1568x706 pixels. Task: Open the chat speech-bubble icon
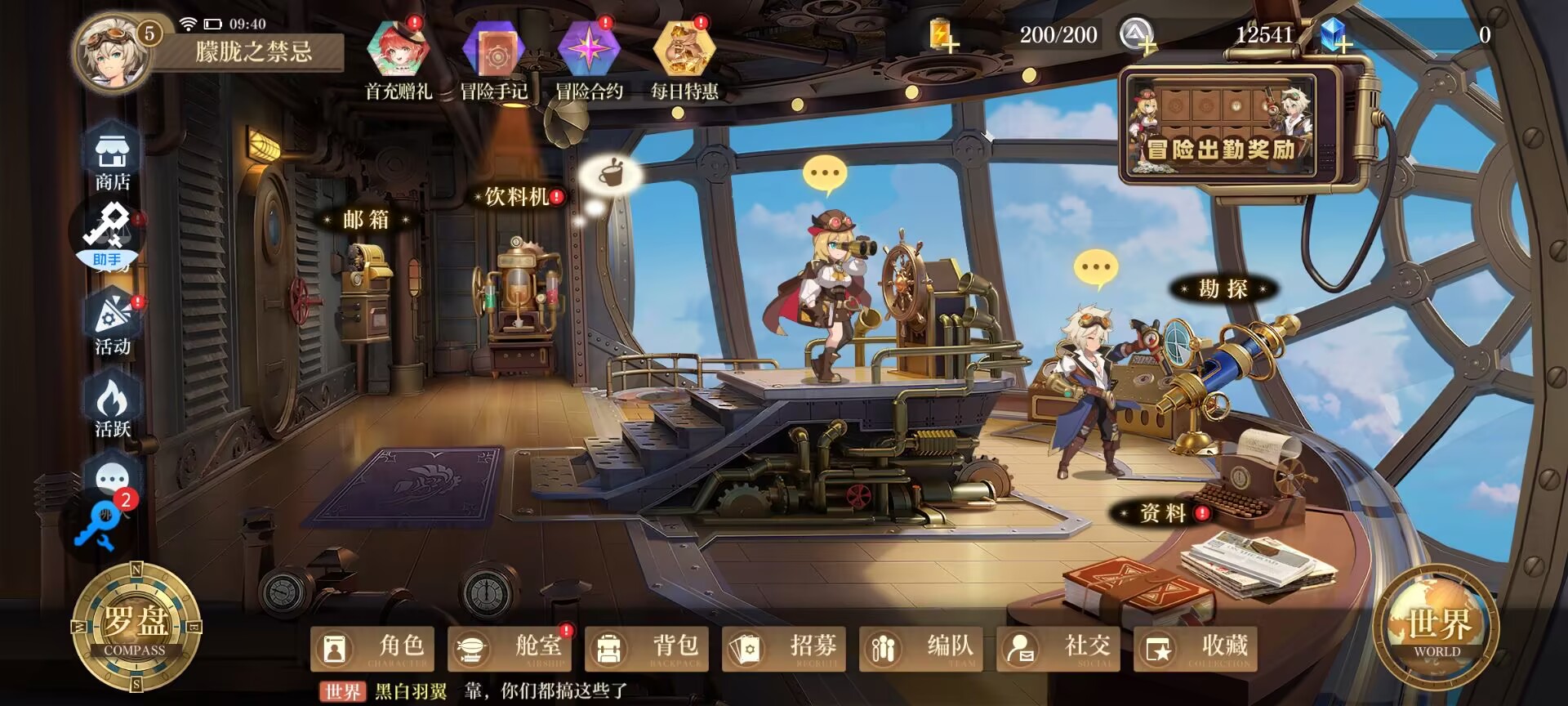(x=112, y=477)
